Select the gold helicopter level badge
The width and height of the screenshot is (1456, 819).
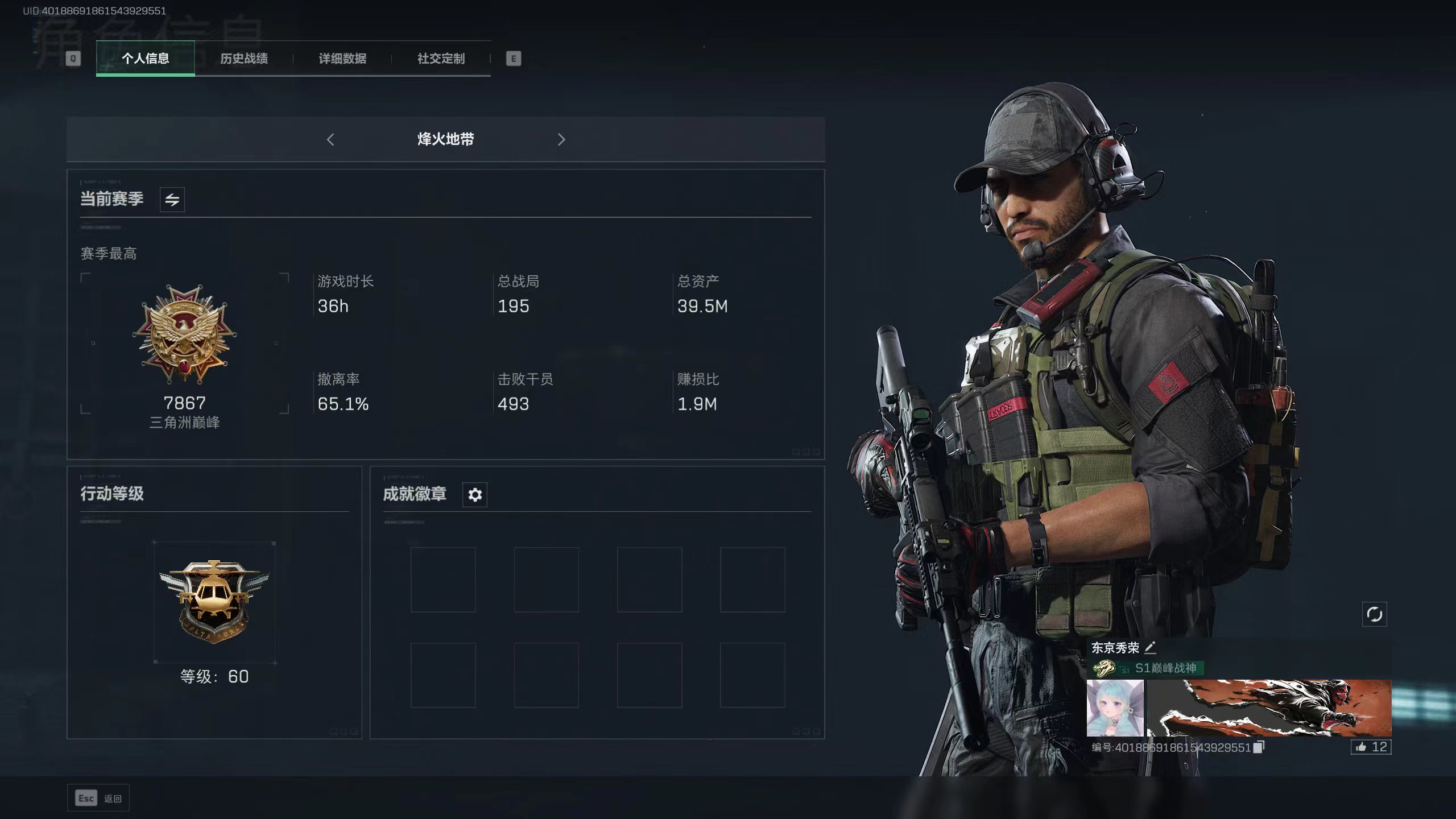tap(214, 601)
